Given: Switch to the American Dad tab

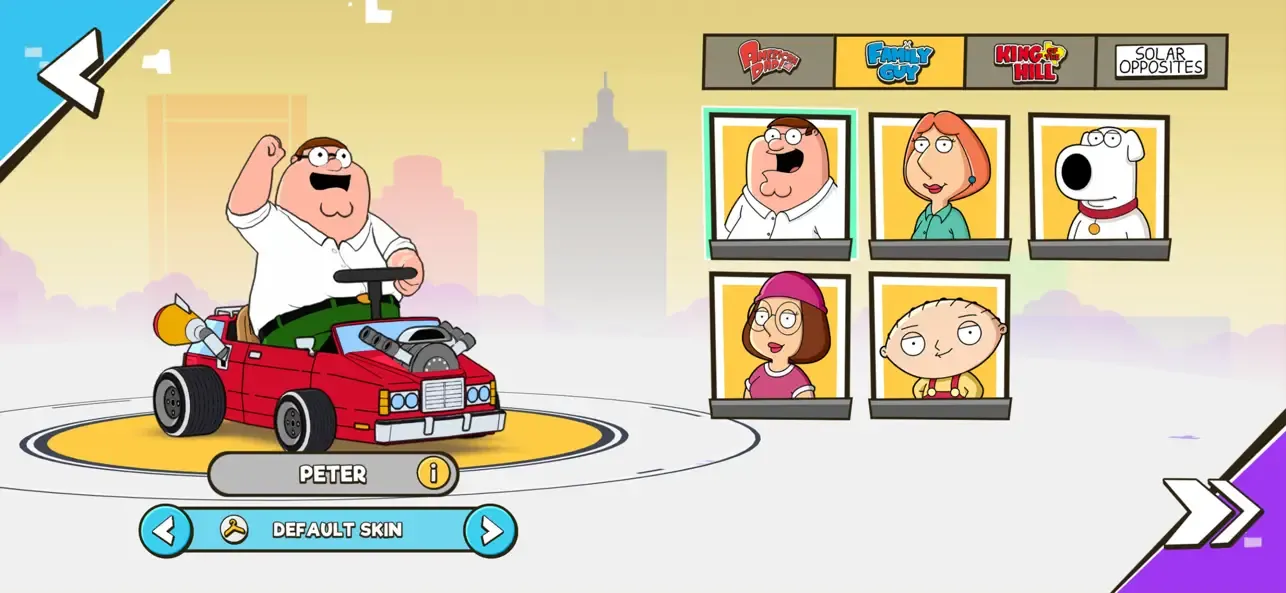Looking at the screenshot, I should click(769, 61).
